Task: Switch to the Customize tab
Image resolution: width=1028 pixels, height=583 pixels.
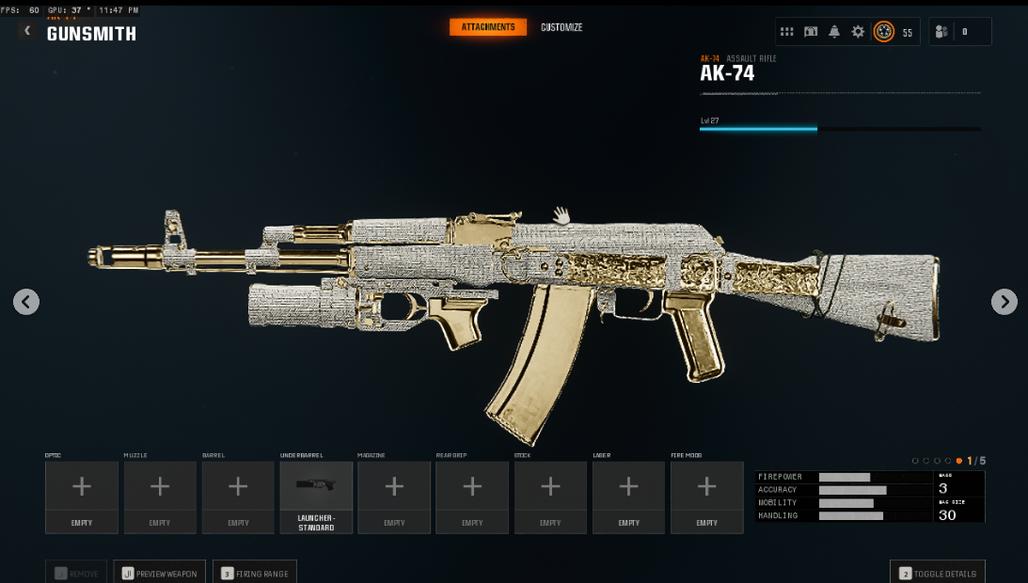Action: click(x=561, y=27)
